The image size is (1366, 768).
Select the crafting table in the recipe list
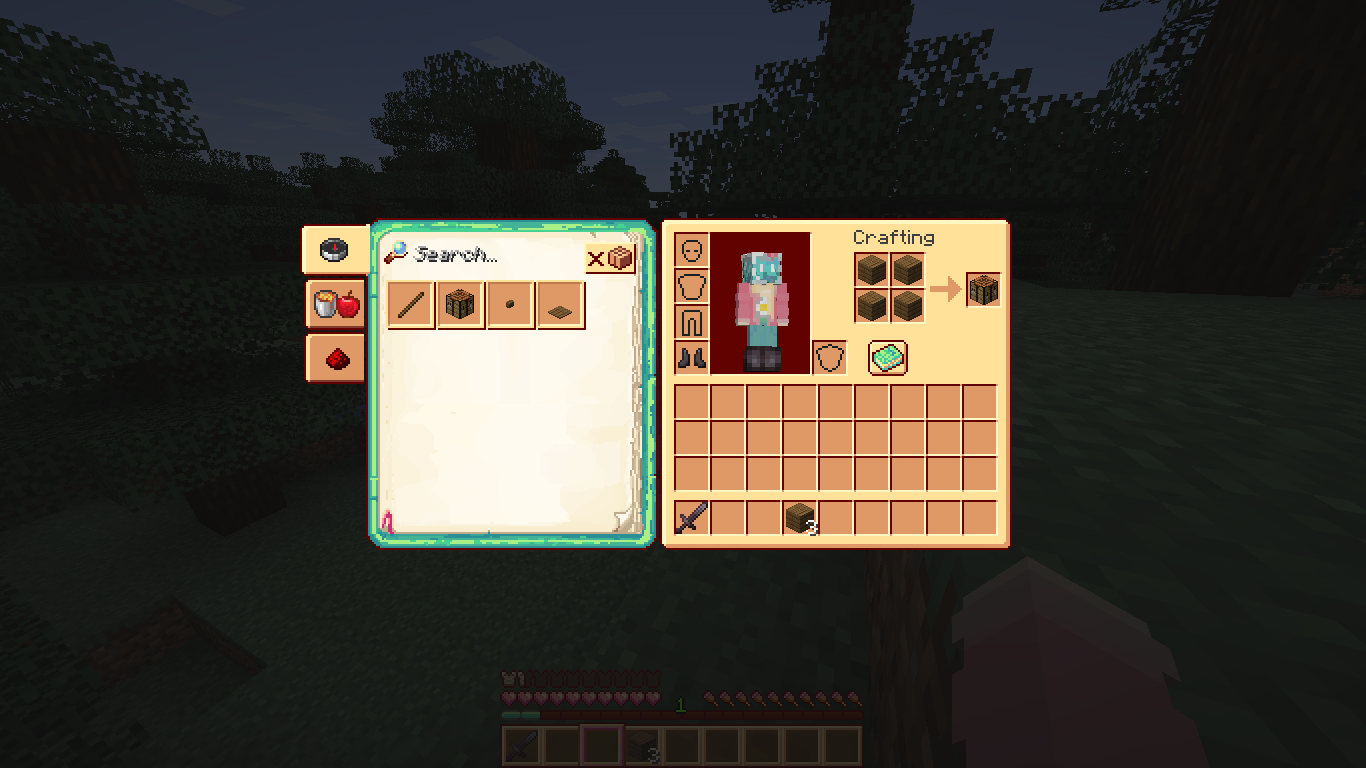point(459,305)
